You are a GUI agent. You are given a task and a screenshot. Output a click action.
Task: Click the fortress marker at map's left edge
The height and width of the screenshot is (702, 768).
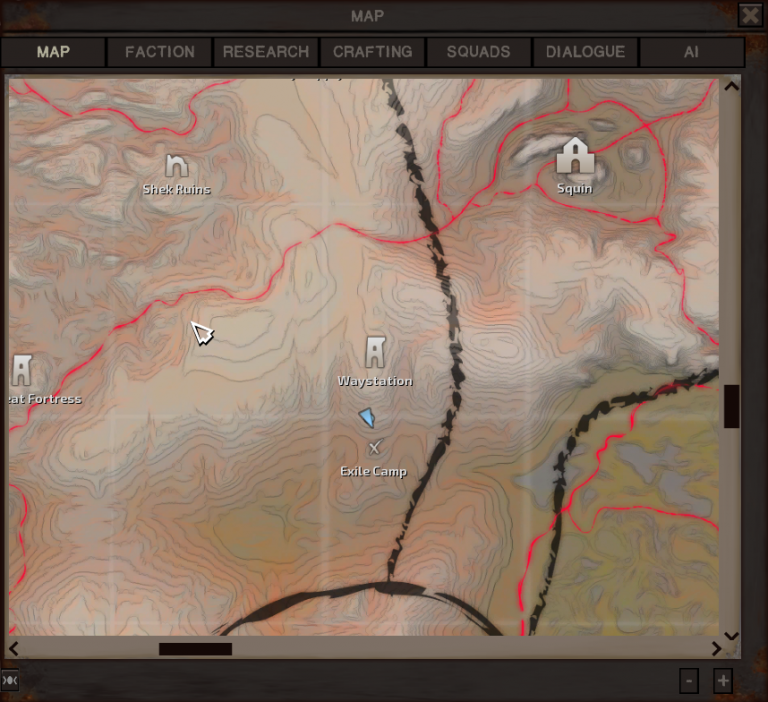[x=21, y=370]
